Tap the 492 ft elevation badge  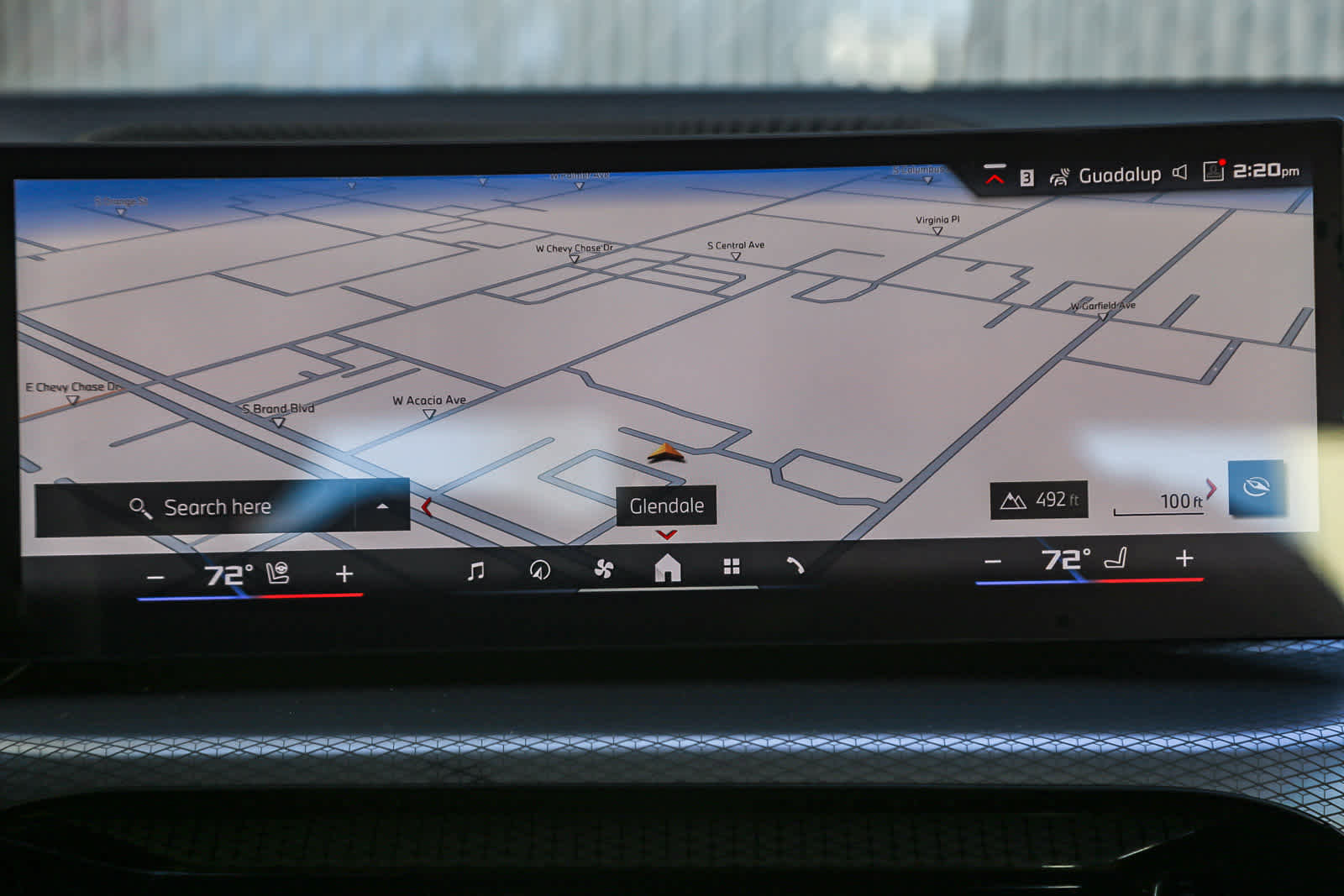[x=1038, y=499]
